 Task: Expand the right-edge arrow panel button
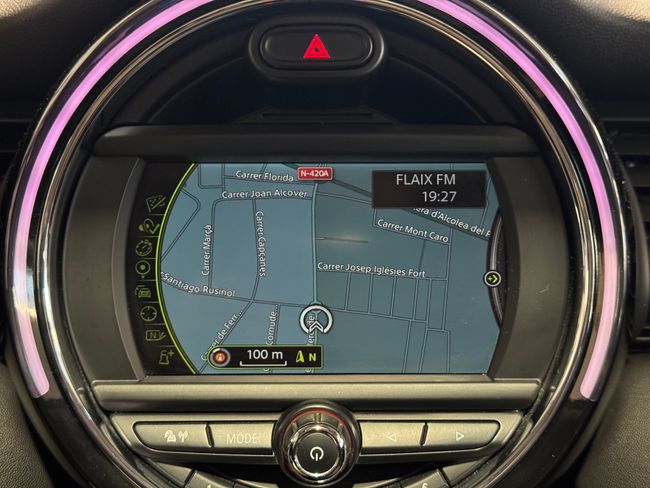[x=492, y=279]
